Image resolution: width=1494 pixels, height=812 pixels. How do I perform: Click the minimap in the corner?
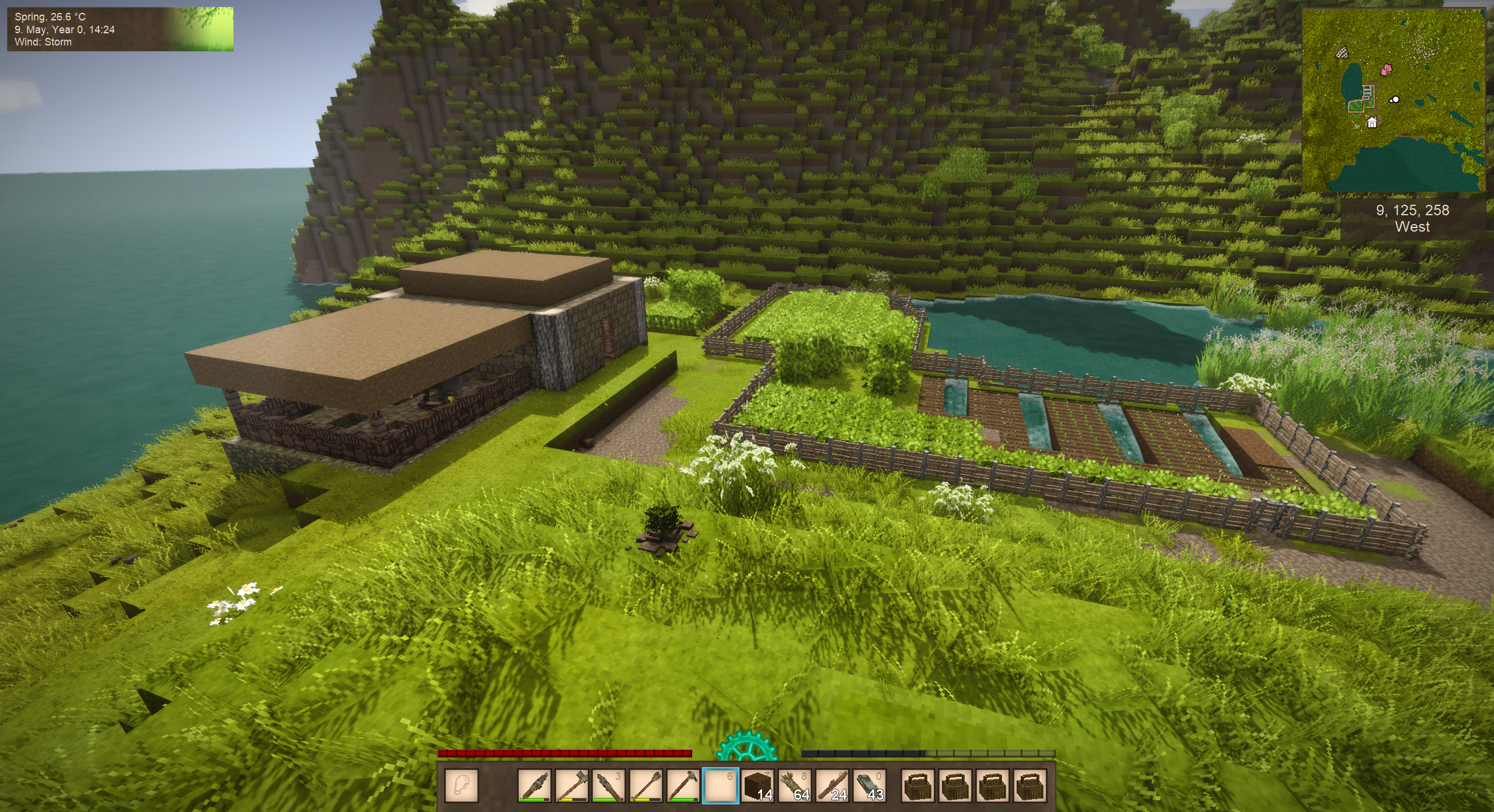tap(1393, 100)
